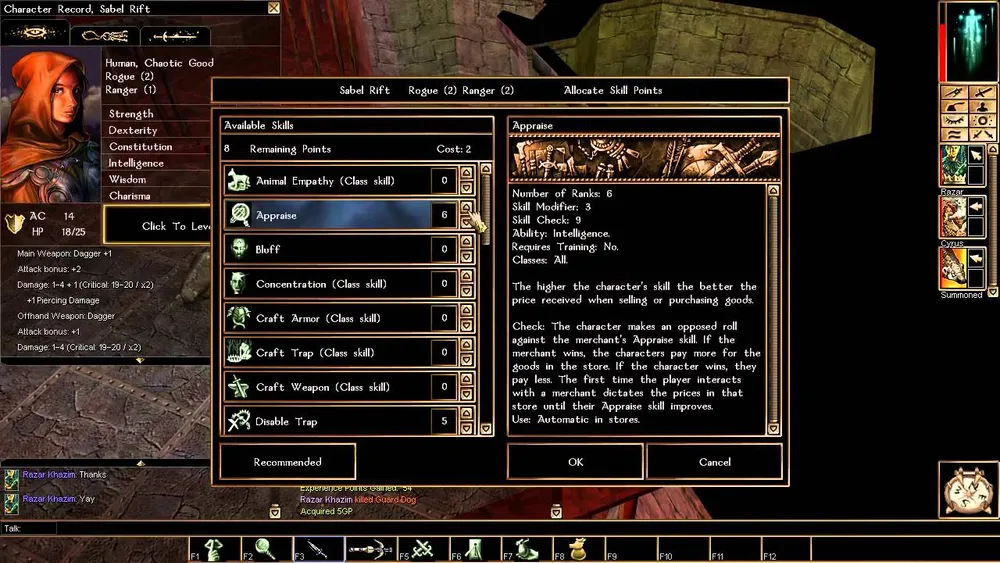1000x563 pixels.
Task: Click the Talk chat input bar
Action: point(400,528)
